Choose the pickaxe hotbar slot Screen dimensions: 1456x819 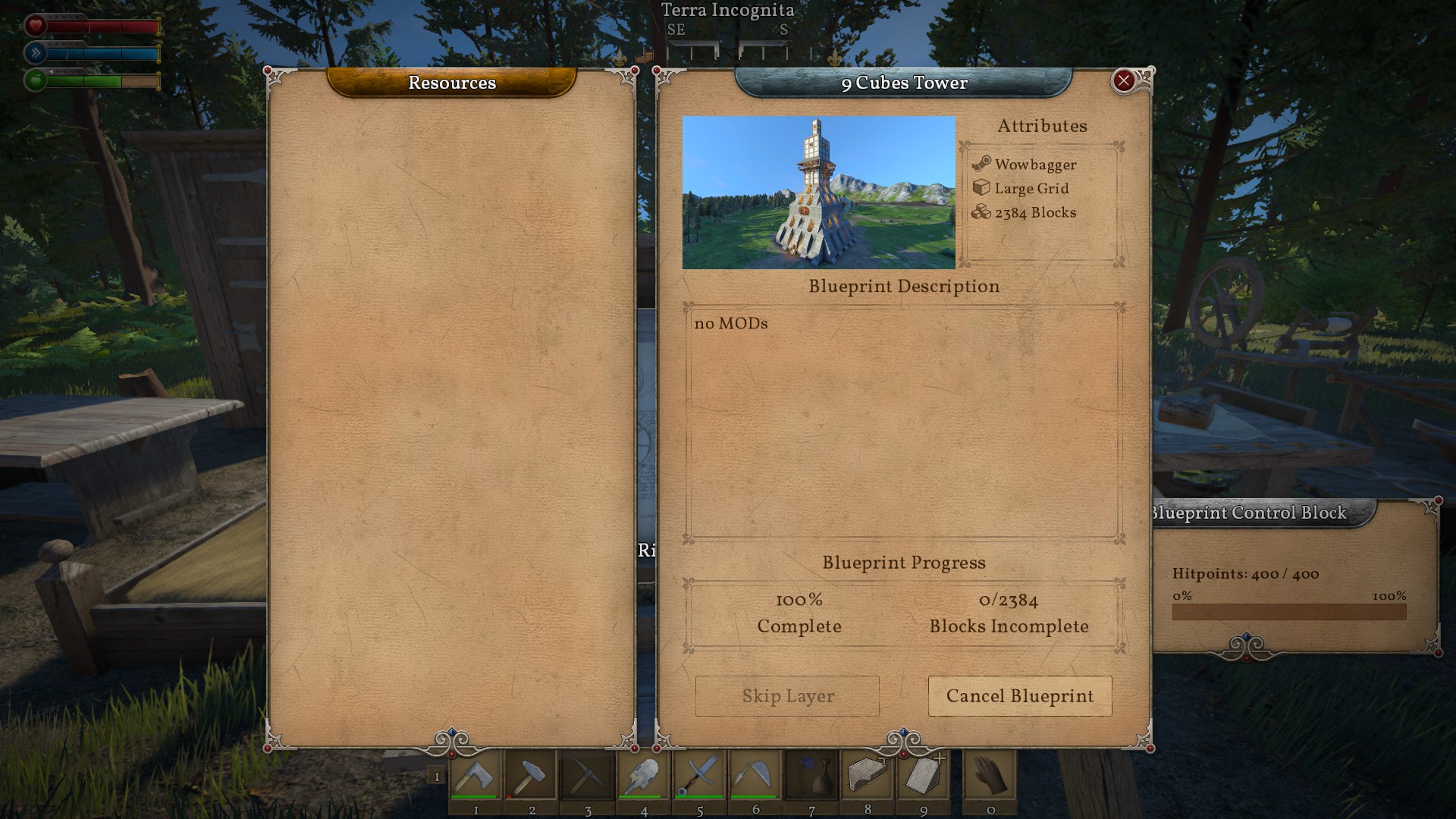tap(588, 776)
